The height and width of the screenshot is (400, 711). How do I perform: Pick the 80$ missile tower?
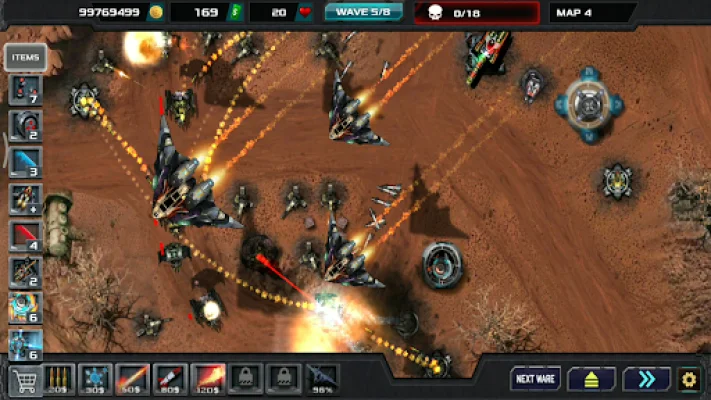click(170, 378)
